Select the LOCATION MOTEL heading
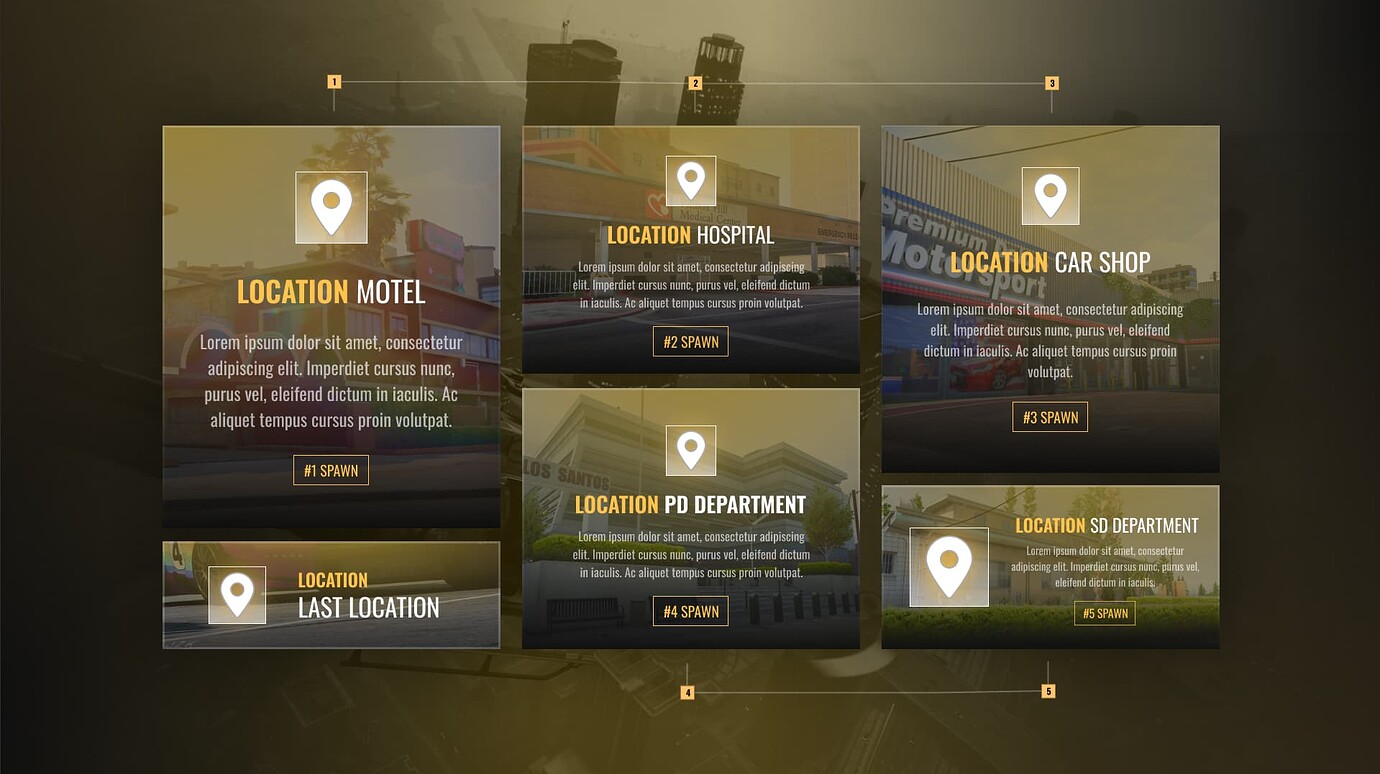The width and height of the screenshot is (1380, 774). point(331,291)
